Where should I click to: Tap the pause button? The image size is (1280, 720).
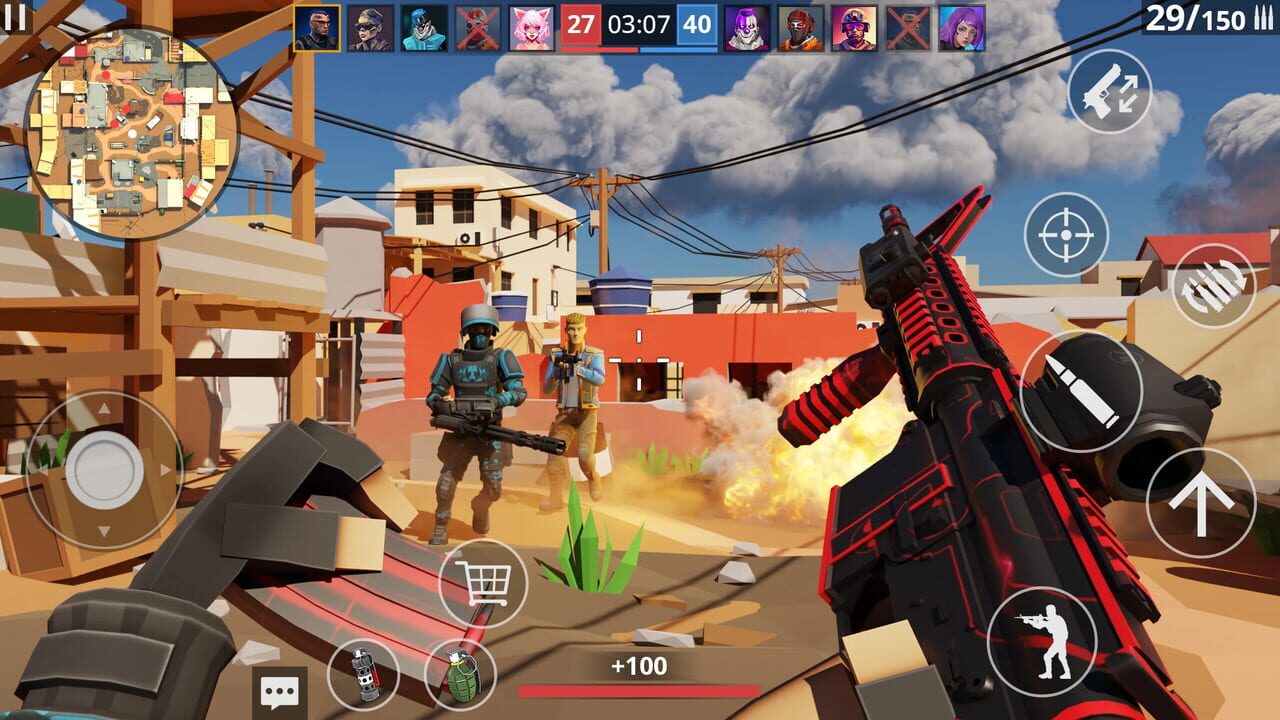coord(16,15)
